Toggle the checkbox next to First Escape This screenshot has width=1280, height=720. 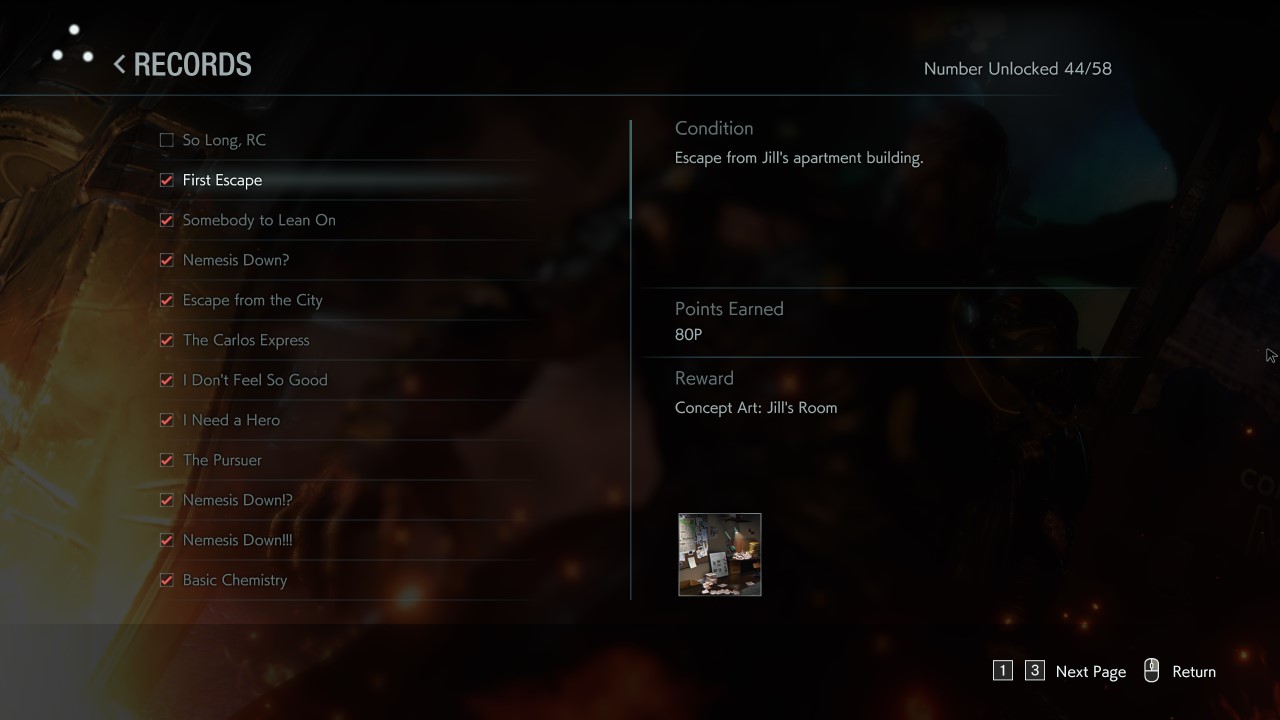pyautogui.click(x=166, y=180)
